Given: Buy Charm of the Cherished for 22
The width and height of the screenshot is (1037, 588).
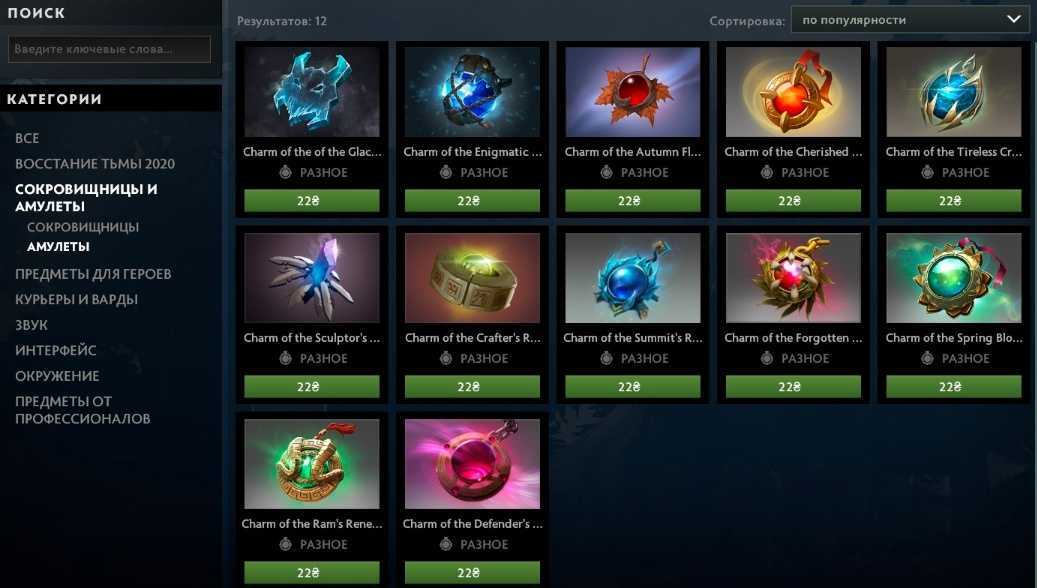Looking at the screenshot, I should [x=793, y=201].
